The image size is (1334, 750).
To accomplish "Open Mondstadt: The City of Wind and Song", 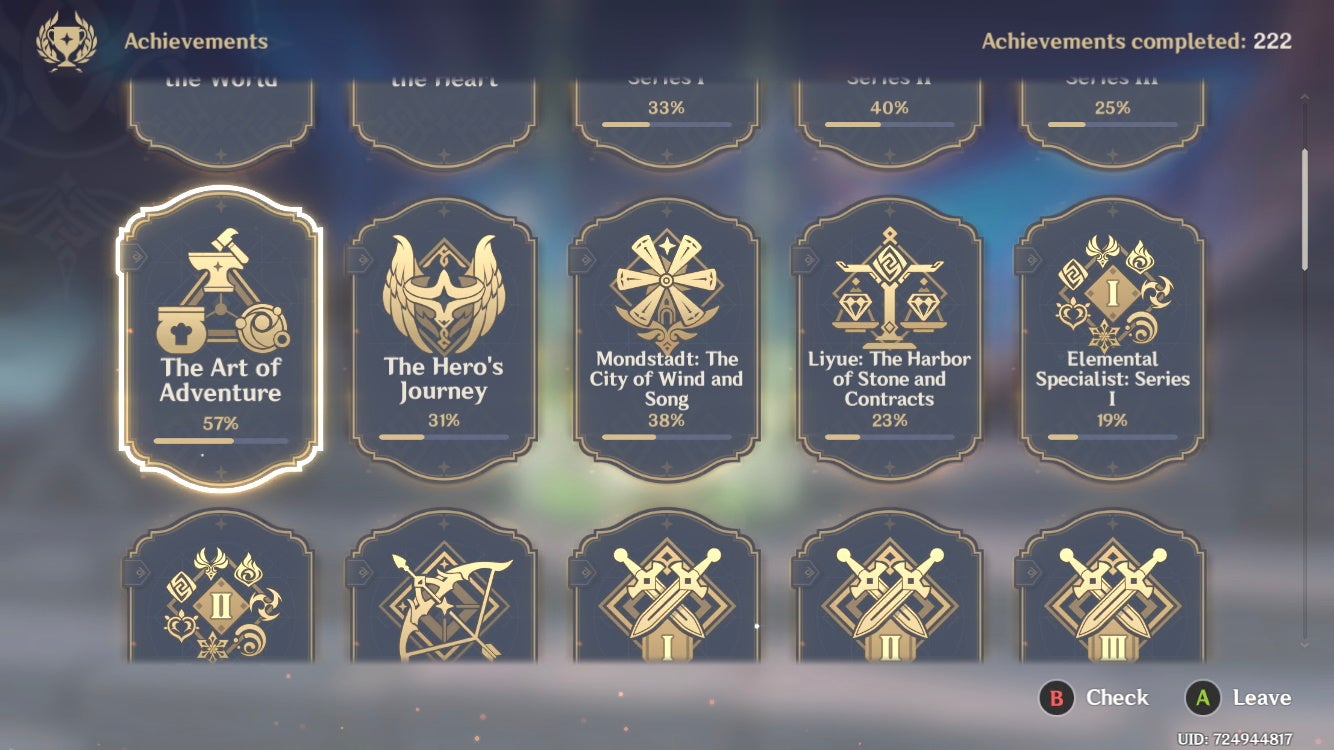I will [x=666, y=338].
